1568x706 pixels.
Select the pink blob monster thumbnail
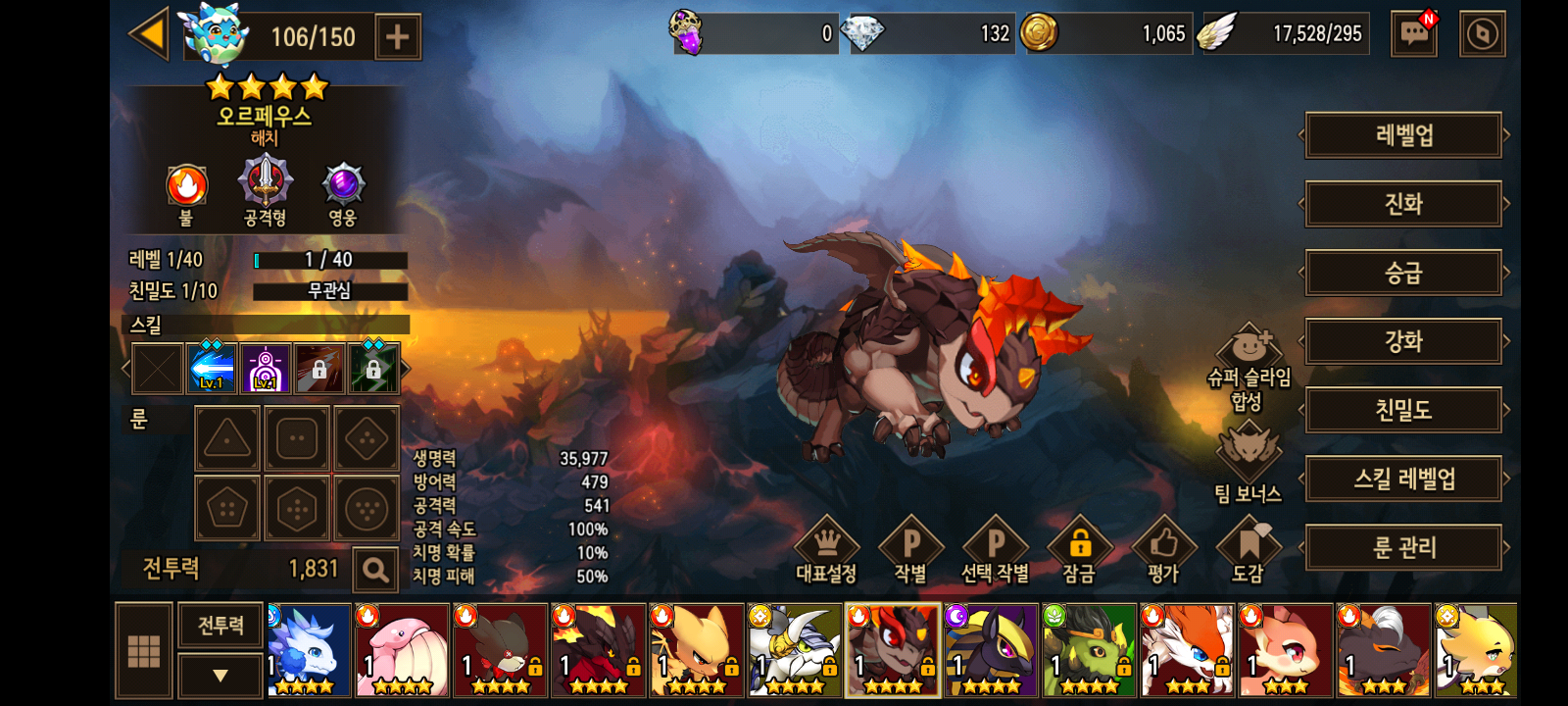pos(402,650)
